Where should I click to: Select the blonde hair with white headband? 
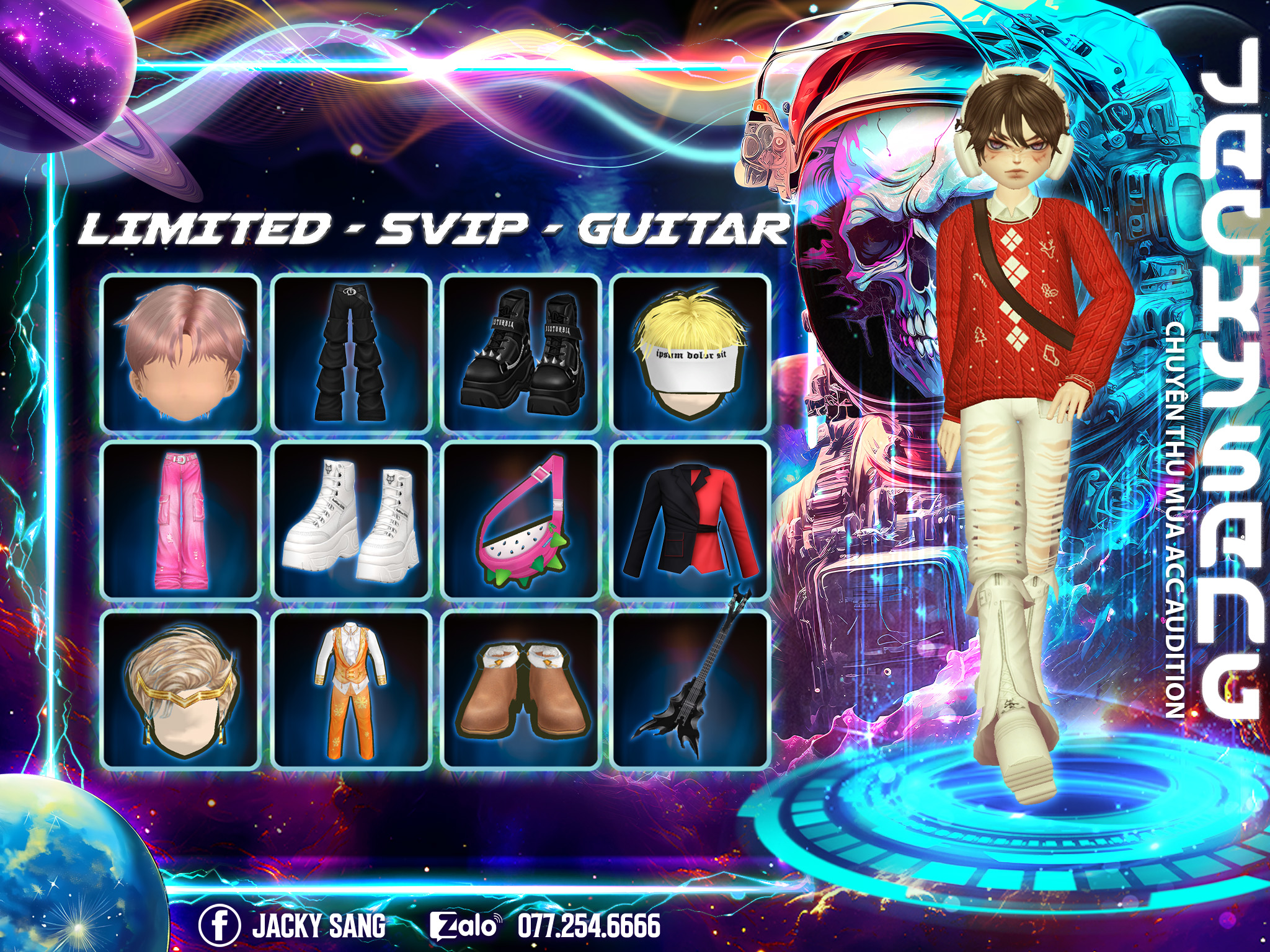(690, 353)
